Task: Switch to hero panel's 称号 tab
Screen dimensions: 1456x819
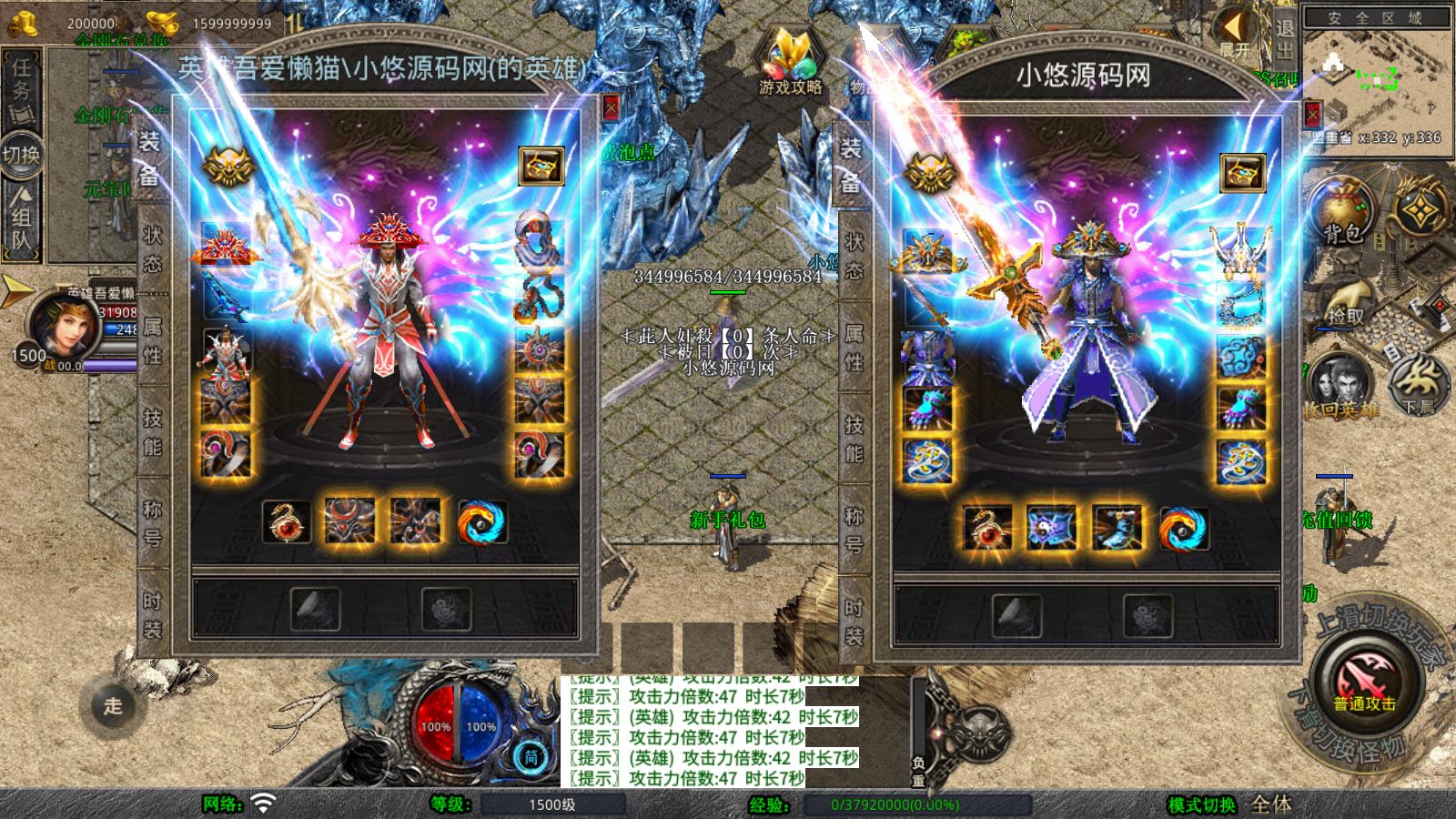Action: click(x=152, y=523)
